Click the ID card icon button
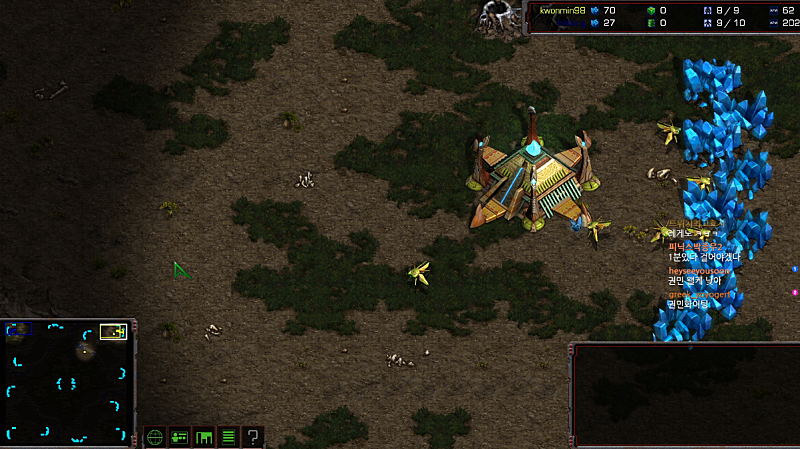This screenshot has height=449, width=800. pyautogui.click(x=180, y=436)
